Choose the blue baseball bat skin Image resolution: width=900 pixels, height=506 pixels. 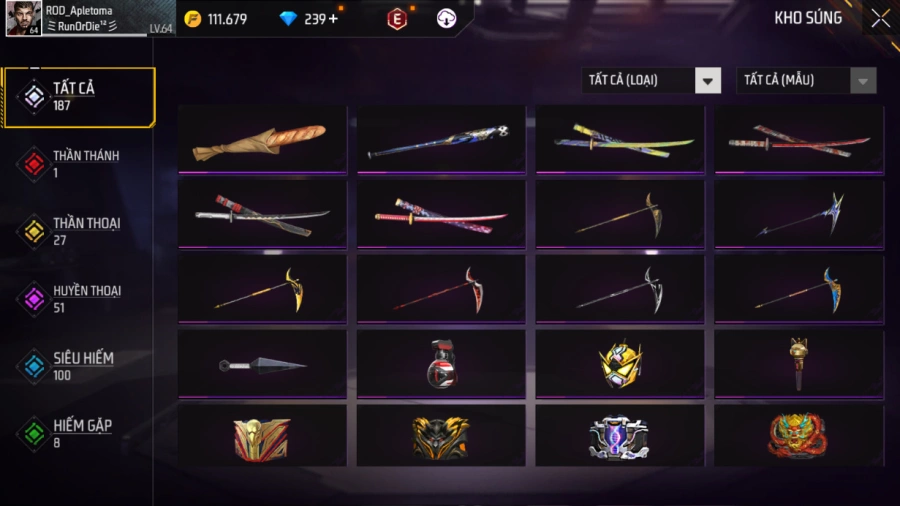(441, 141)
